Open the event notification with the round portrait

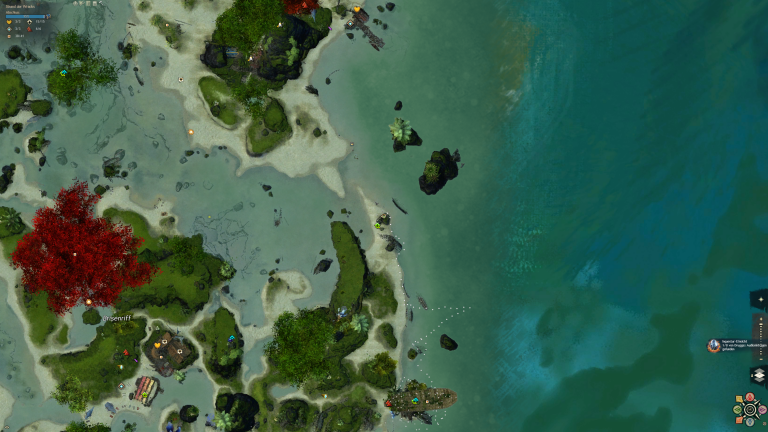[714, 345]
